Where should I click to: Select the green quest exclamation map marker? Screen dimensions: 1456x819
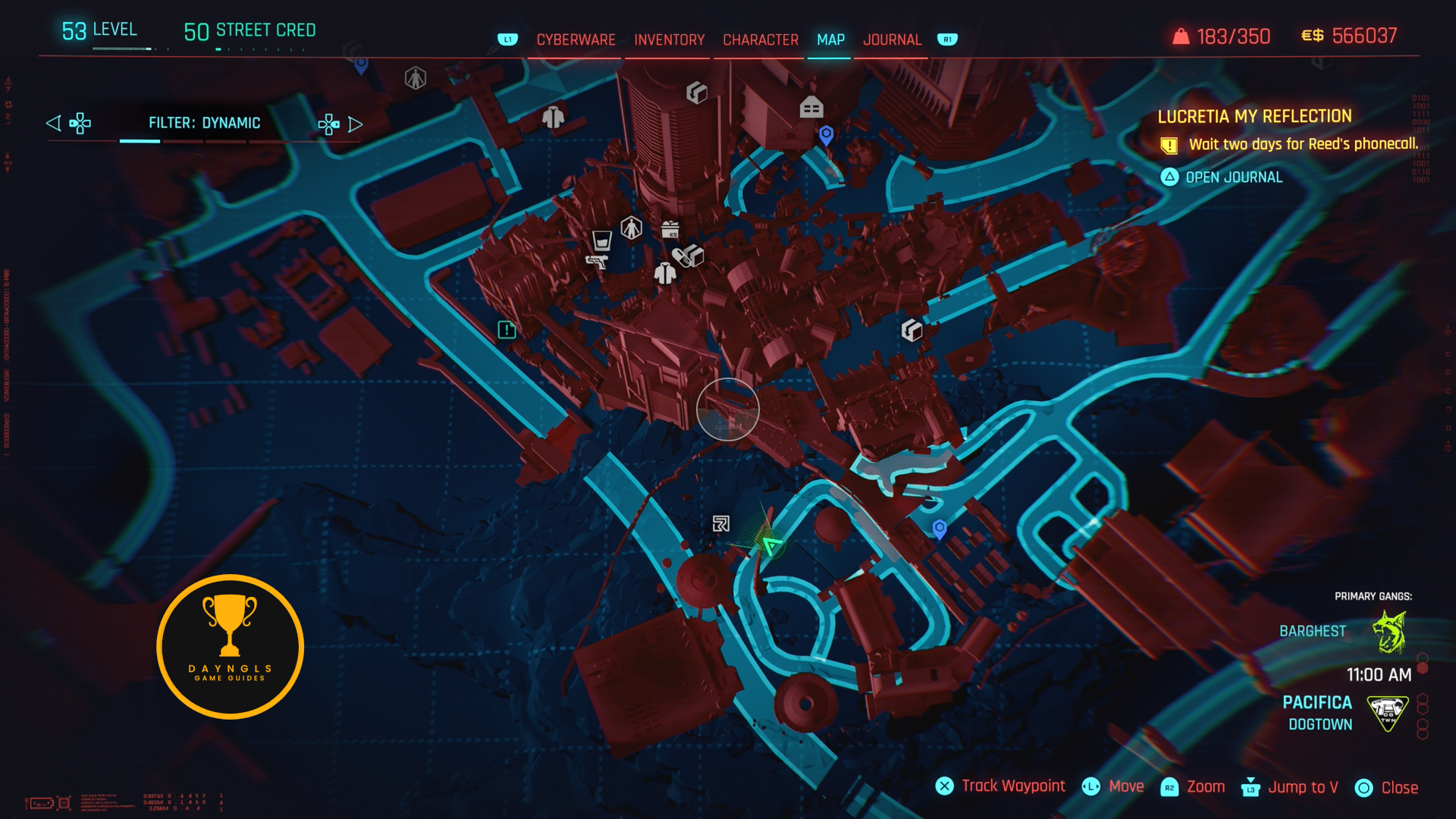tap(507, 330)
